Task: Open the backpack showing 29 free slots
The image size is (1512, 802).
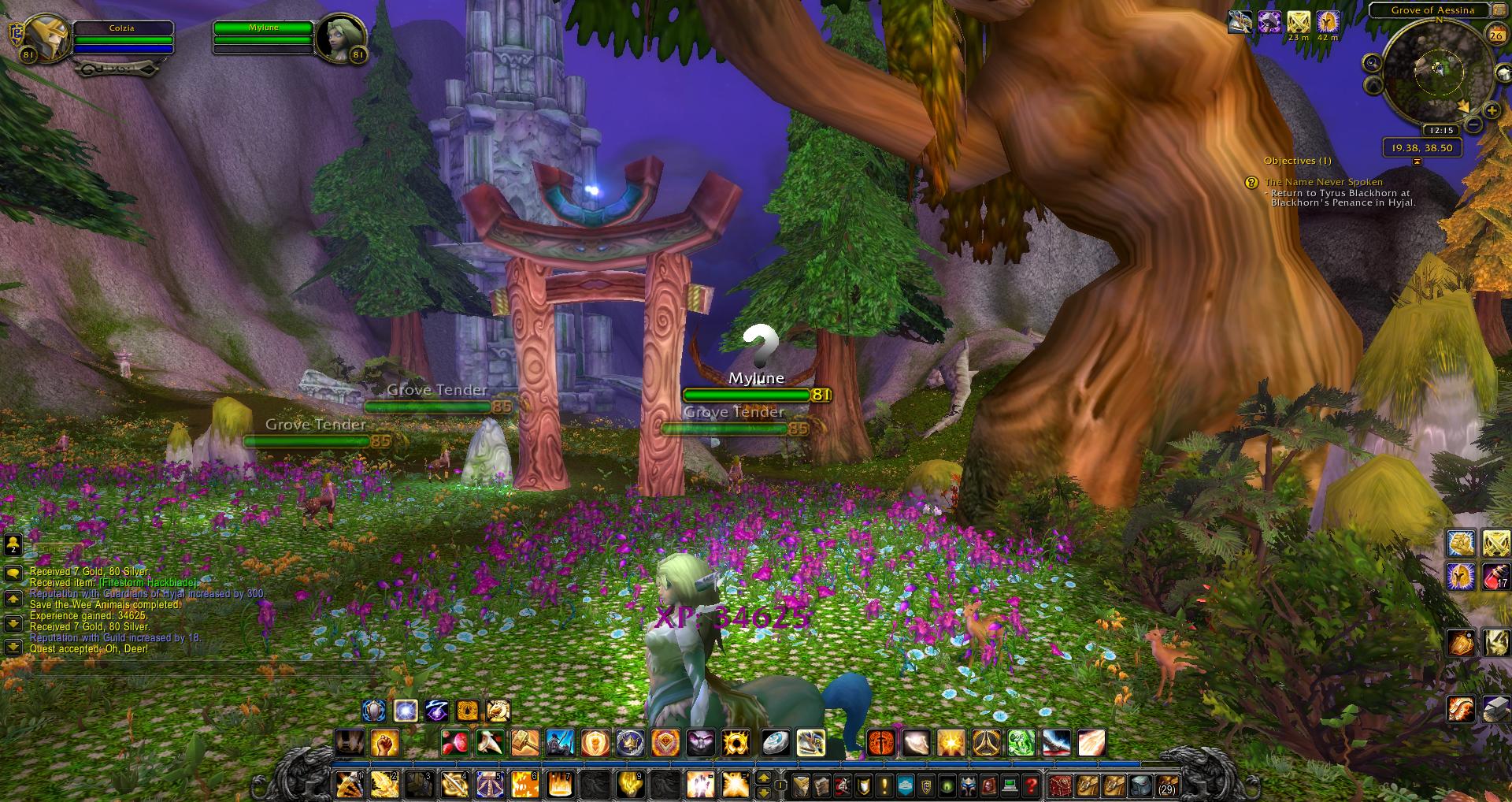Action: pos(1166,785)
